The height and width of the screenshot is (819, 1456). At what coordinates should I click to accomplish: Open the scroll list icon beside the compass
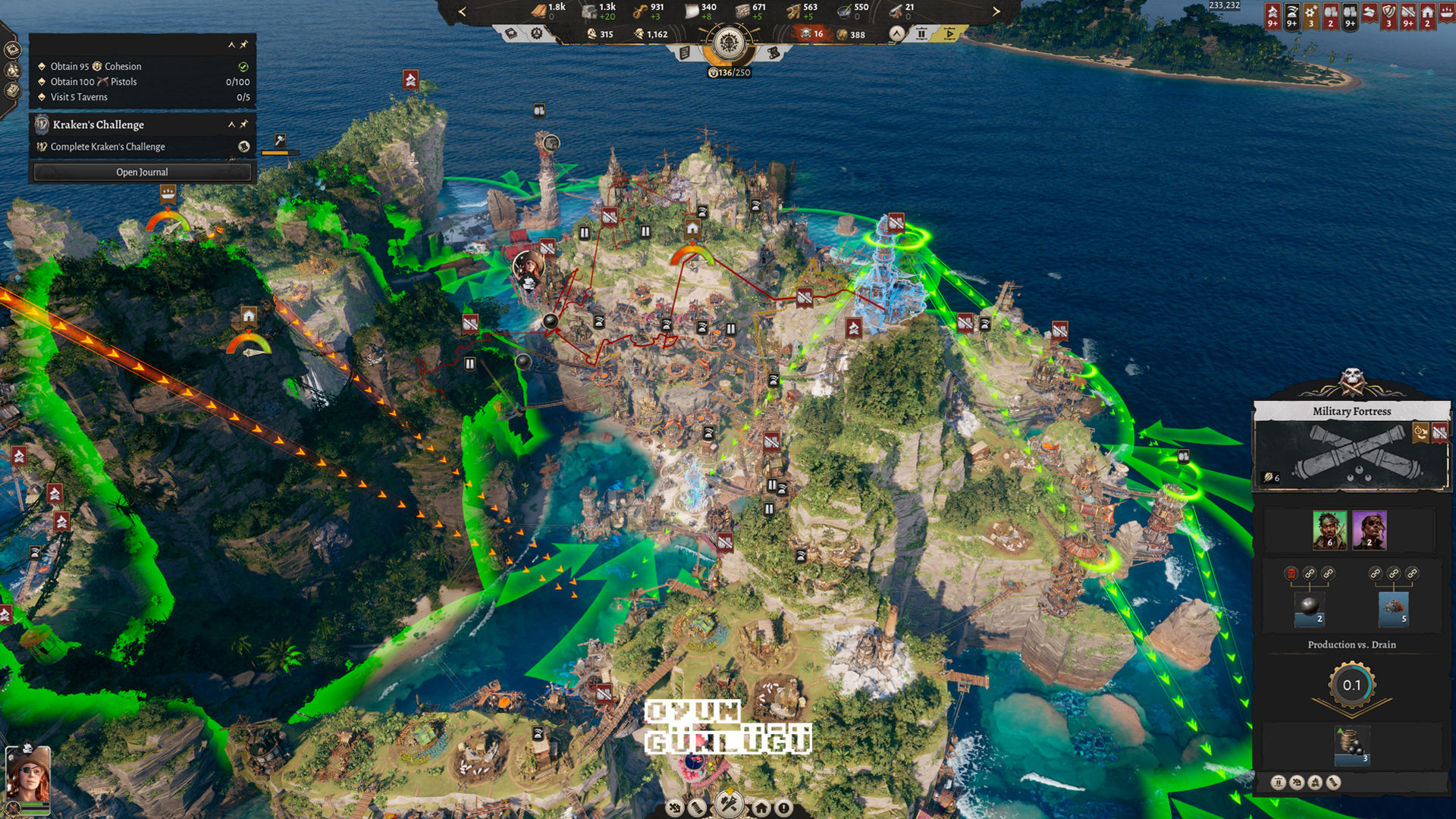pyautogui.click(x=685, y=53)
